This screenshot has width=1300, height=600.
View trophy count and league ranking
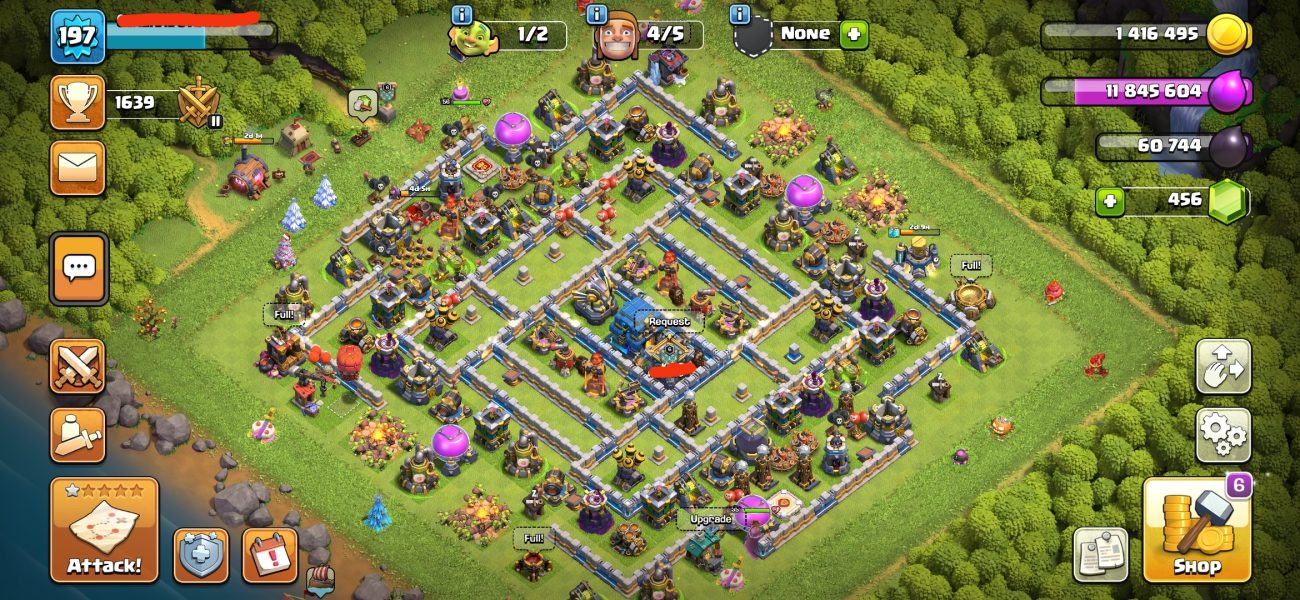tap(78, 103)
